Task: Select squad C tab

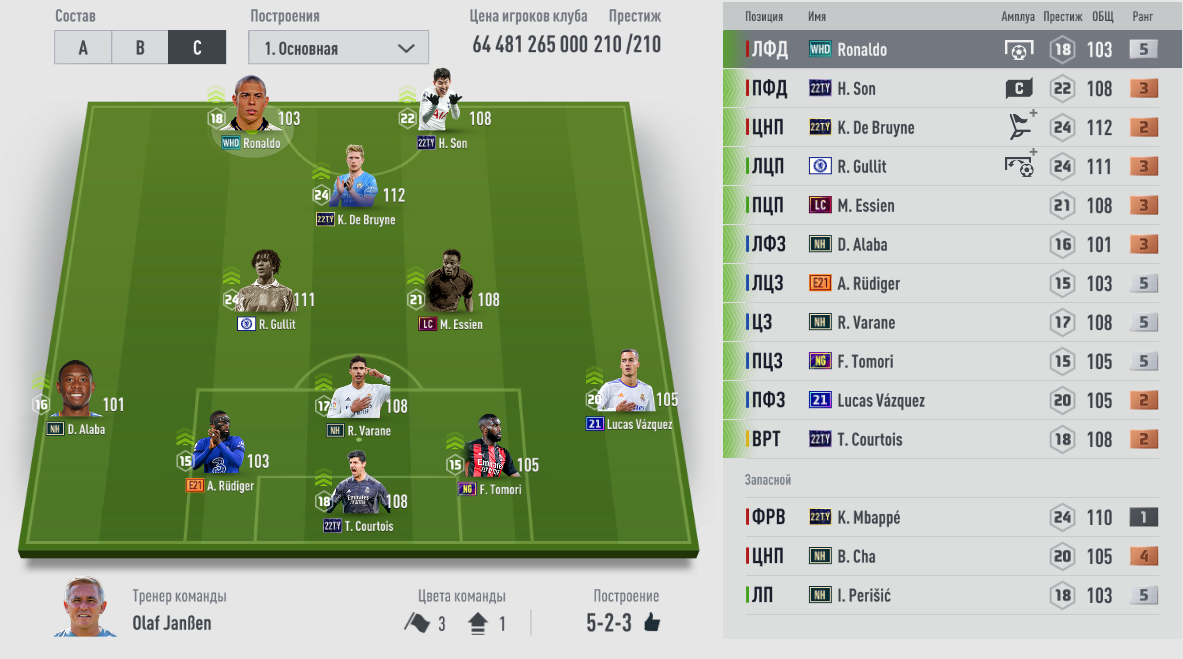Action: click(197, 48)
